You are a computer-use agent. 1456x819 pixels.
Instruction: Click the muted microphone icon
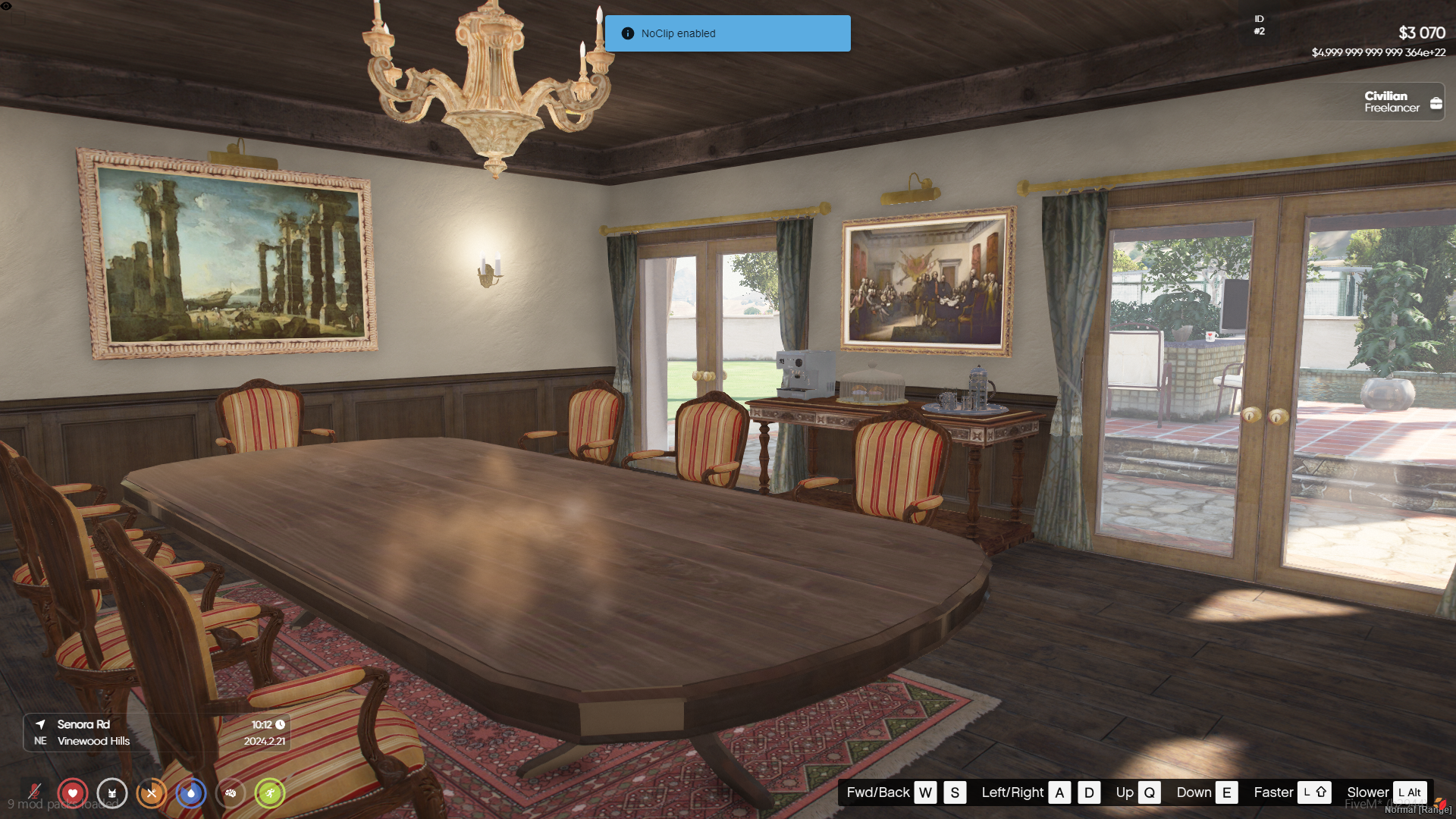point(34,792)
